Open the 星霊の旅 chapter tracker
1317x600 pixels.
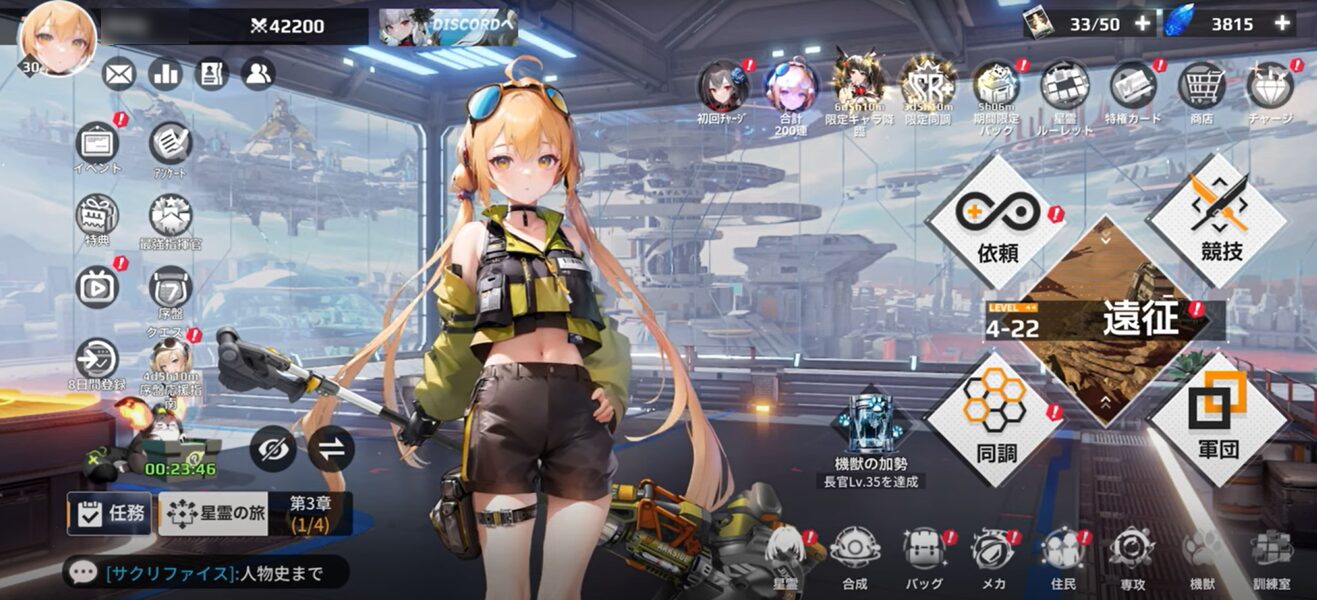(x=213, y=514)
